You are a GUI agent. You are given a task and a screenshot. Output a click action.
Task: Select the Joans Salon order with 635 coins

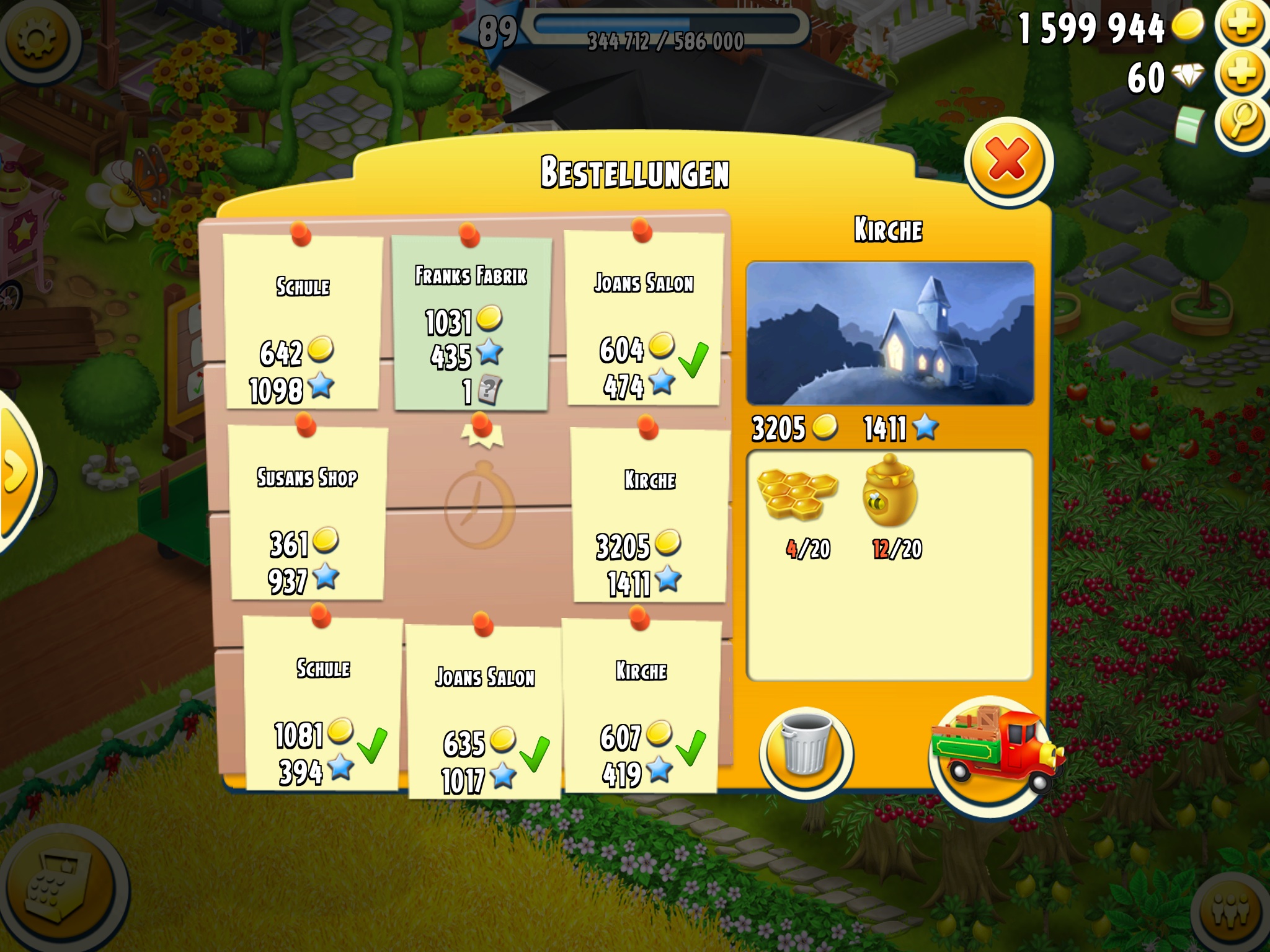[484, 712]
